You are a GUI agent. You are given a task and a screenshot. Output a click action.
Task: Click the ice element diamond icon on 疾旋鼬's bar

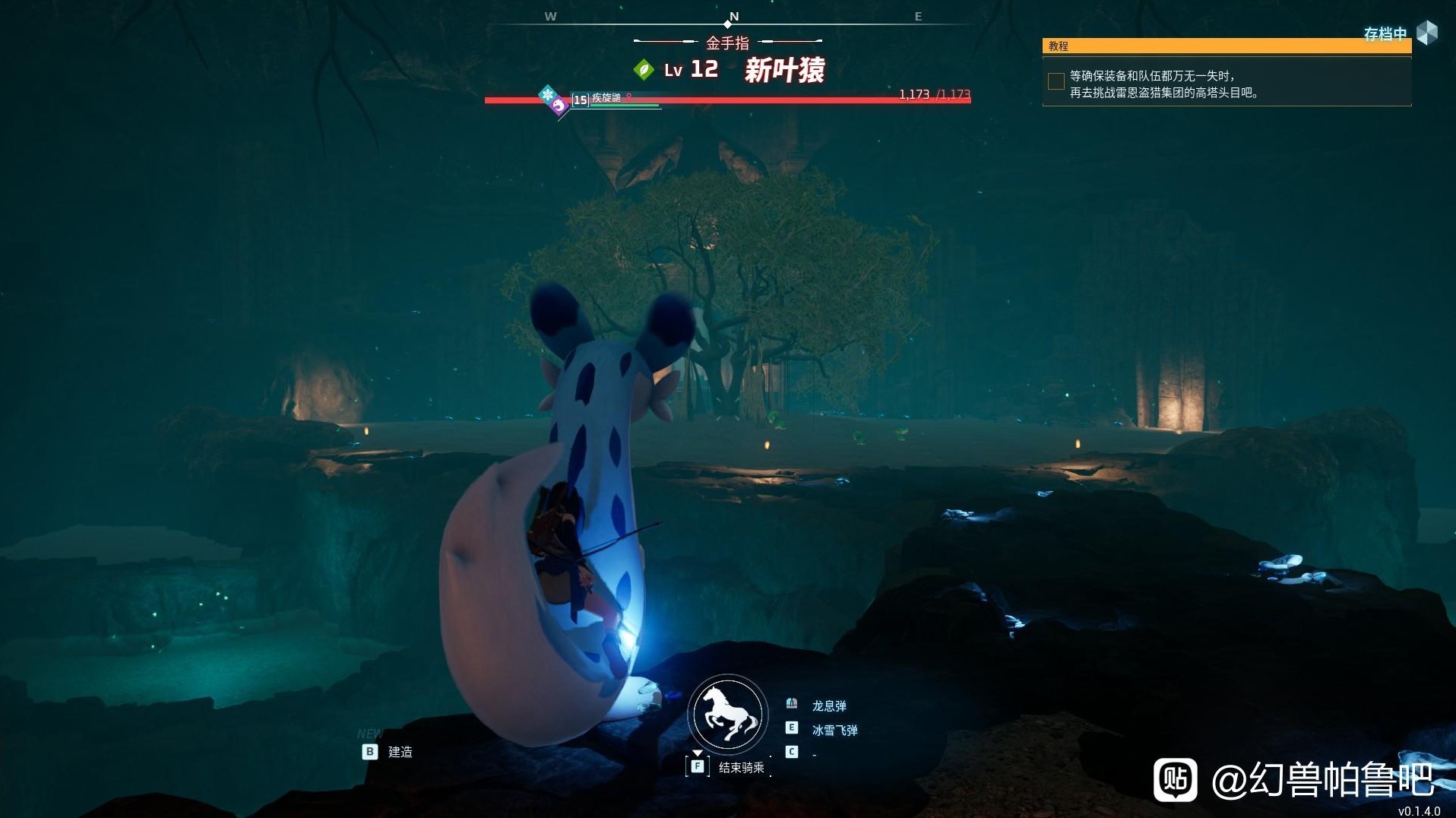[546, 94]
